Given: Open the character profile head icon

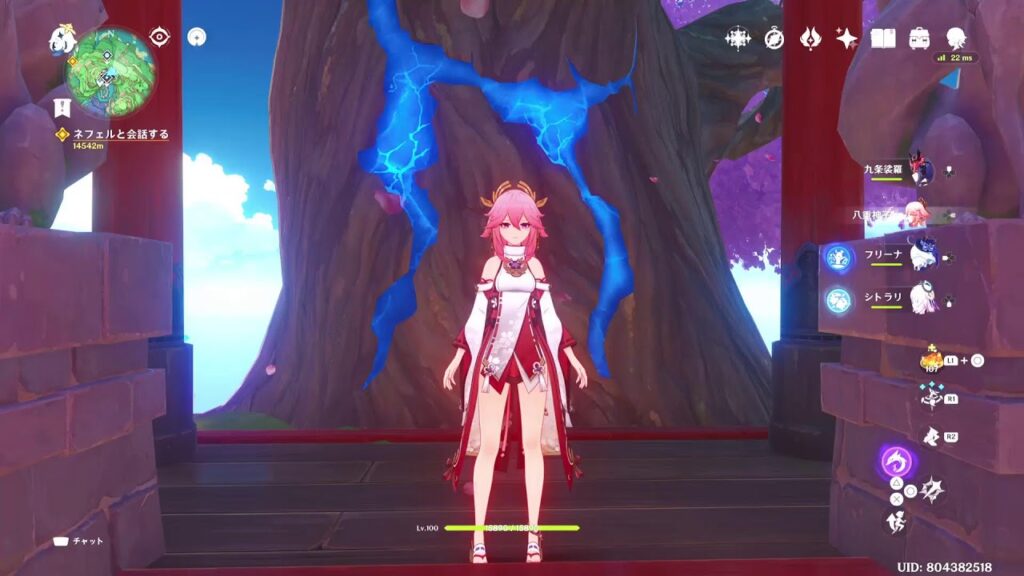Looking at the screenshot, I should 956,38.
